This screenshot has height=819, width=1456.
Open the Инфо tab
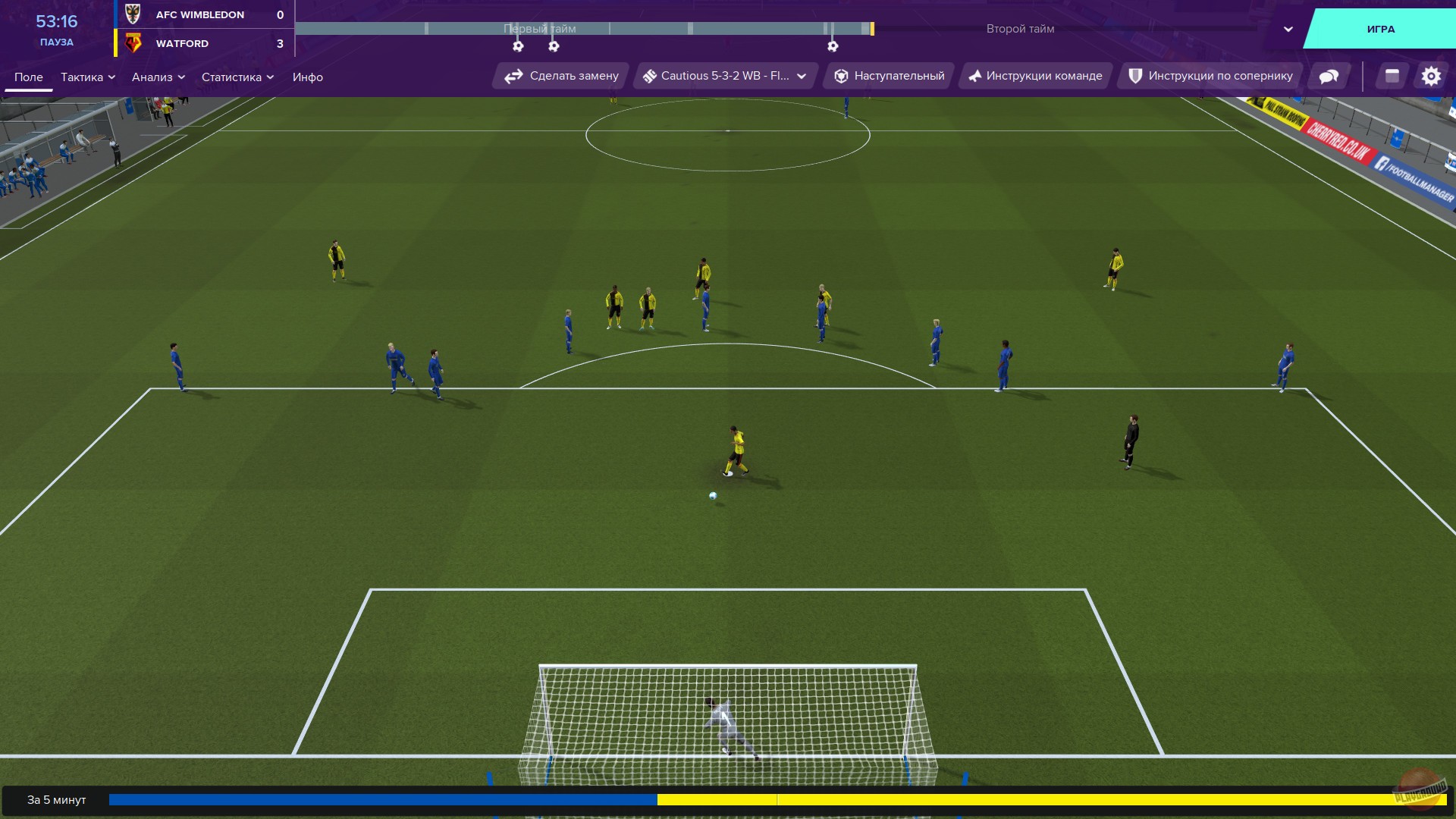[308, 77]
